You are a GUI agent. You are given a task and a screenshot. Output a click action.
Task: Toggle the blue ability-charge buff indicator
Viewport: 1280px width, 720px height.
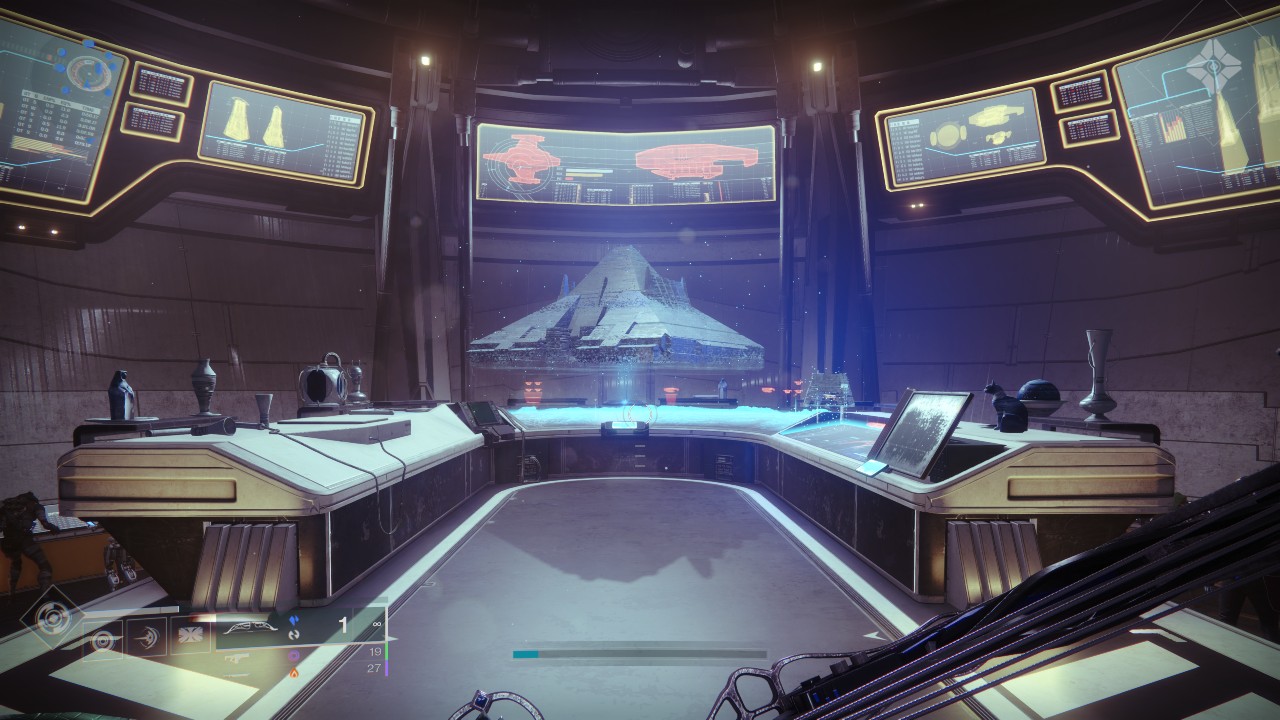tap(296, 621)
